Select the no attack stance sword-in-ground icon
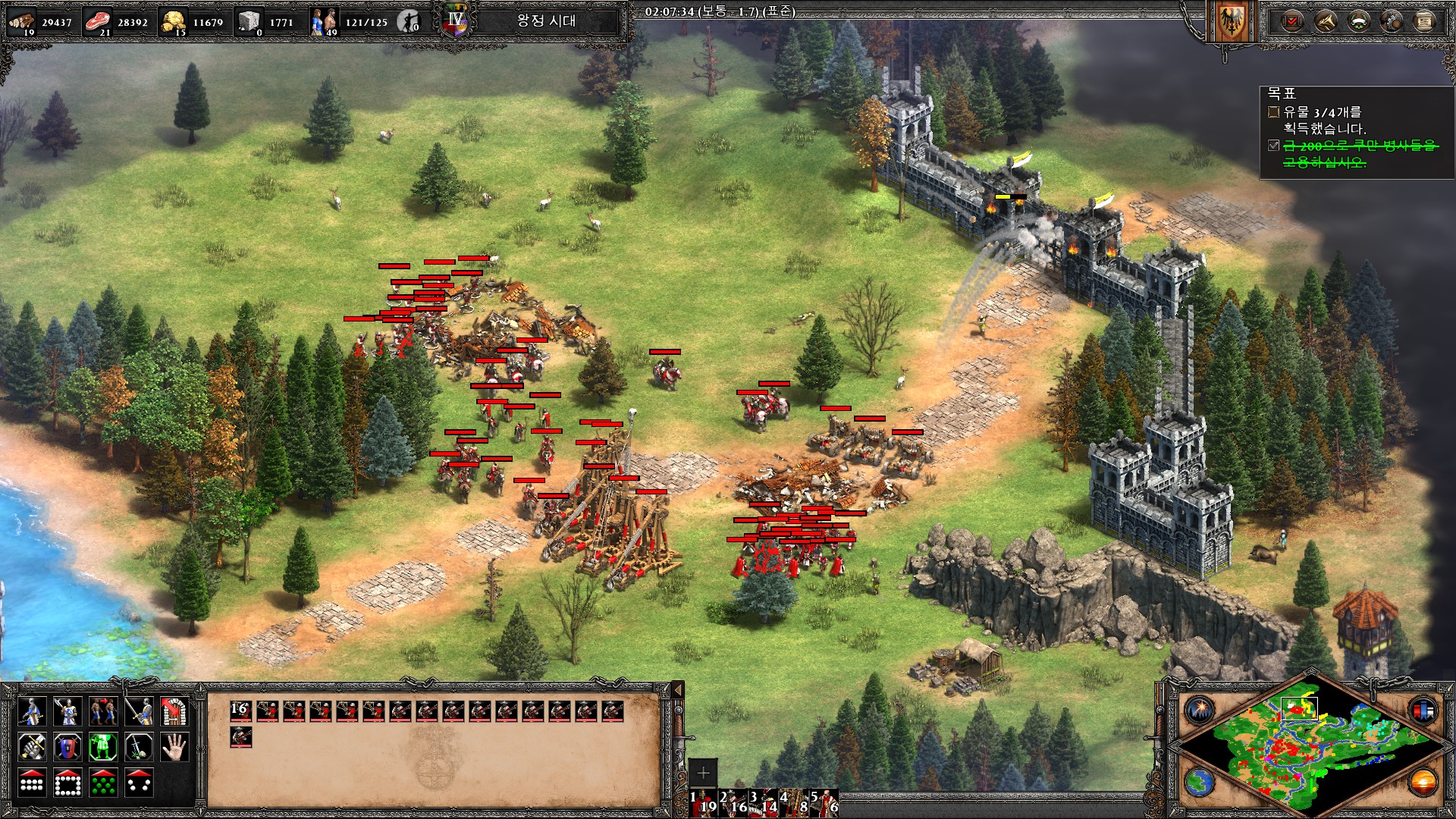The height and width of the screenshot is (819, 1456). (x=139, y=747)
